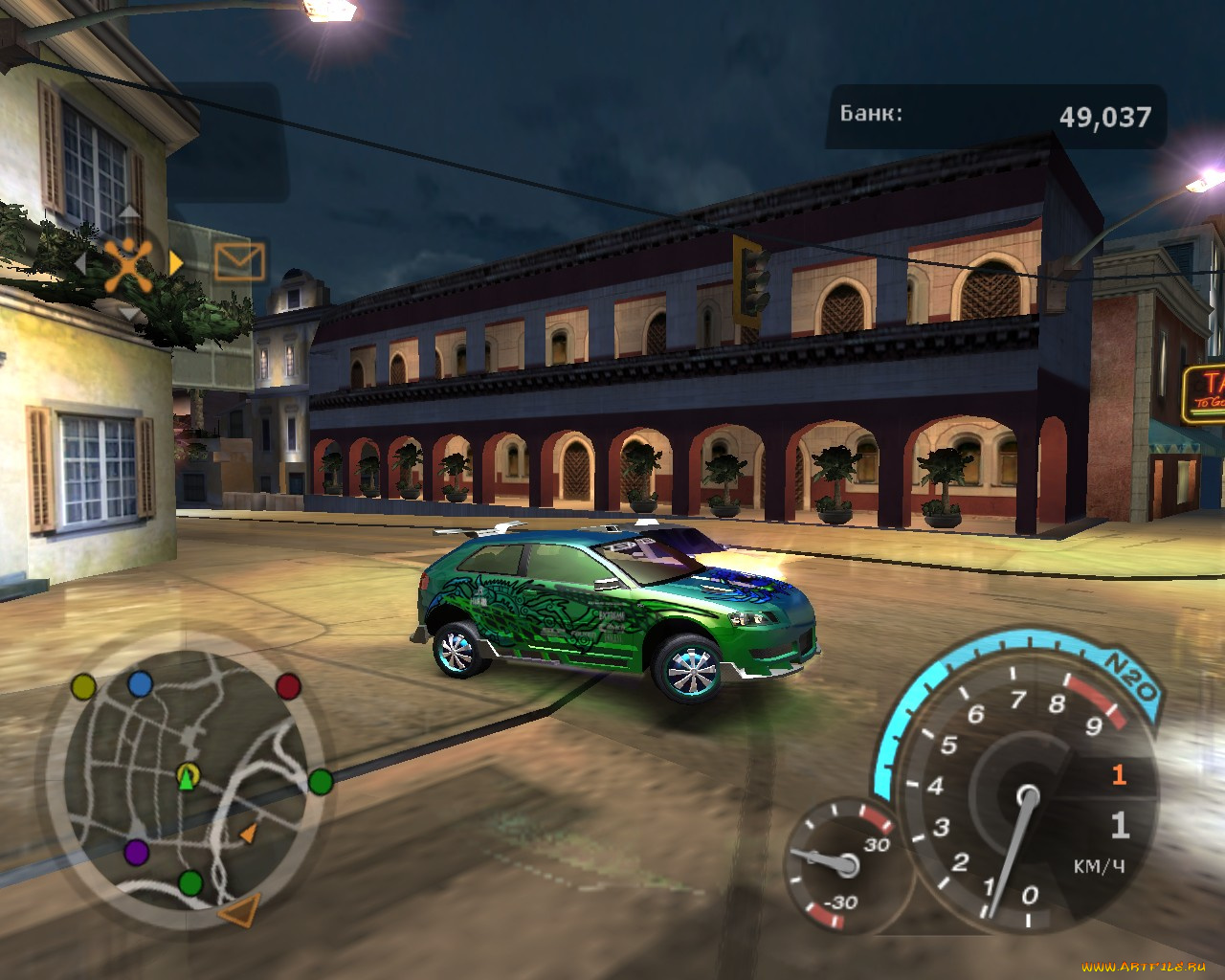The width and height of the screenshot is (1225, 980).
Task: Choose the blue marker on the minimap
Action: click(x=141, y=683)
